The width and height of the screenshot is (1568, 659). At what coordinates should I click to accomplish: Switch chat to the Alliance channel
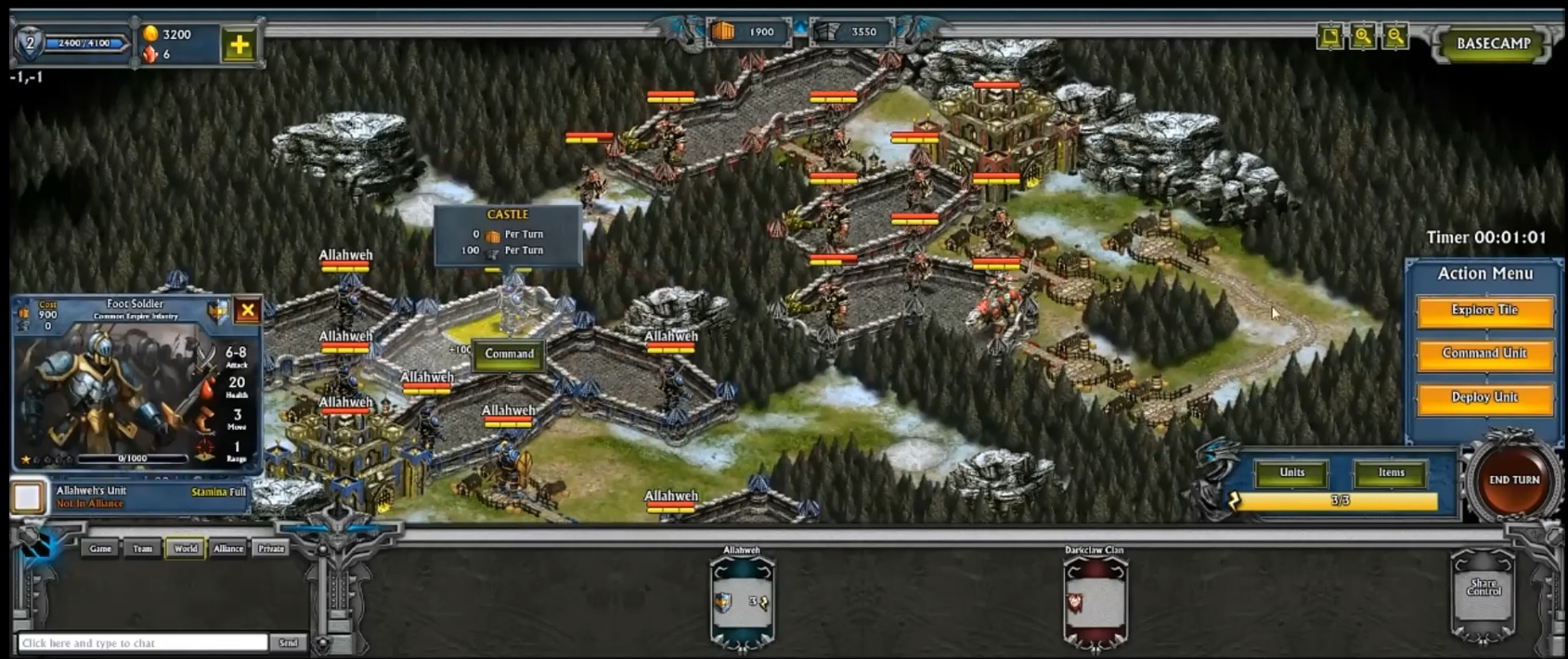[228, 549]
